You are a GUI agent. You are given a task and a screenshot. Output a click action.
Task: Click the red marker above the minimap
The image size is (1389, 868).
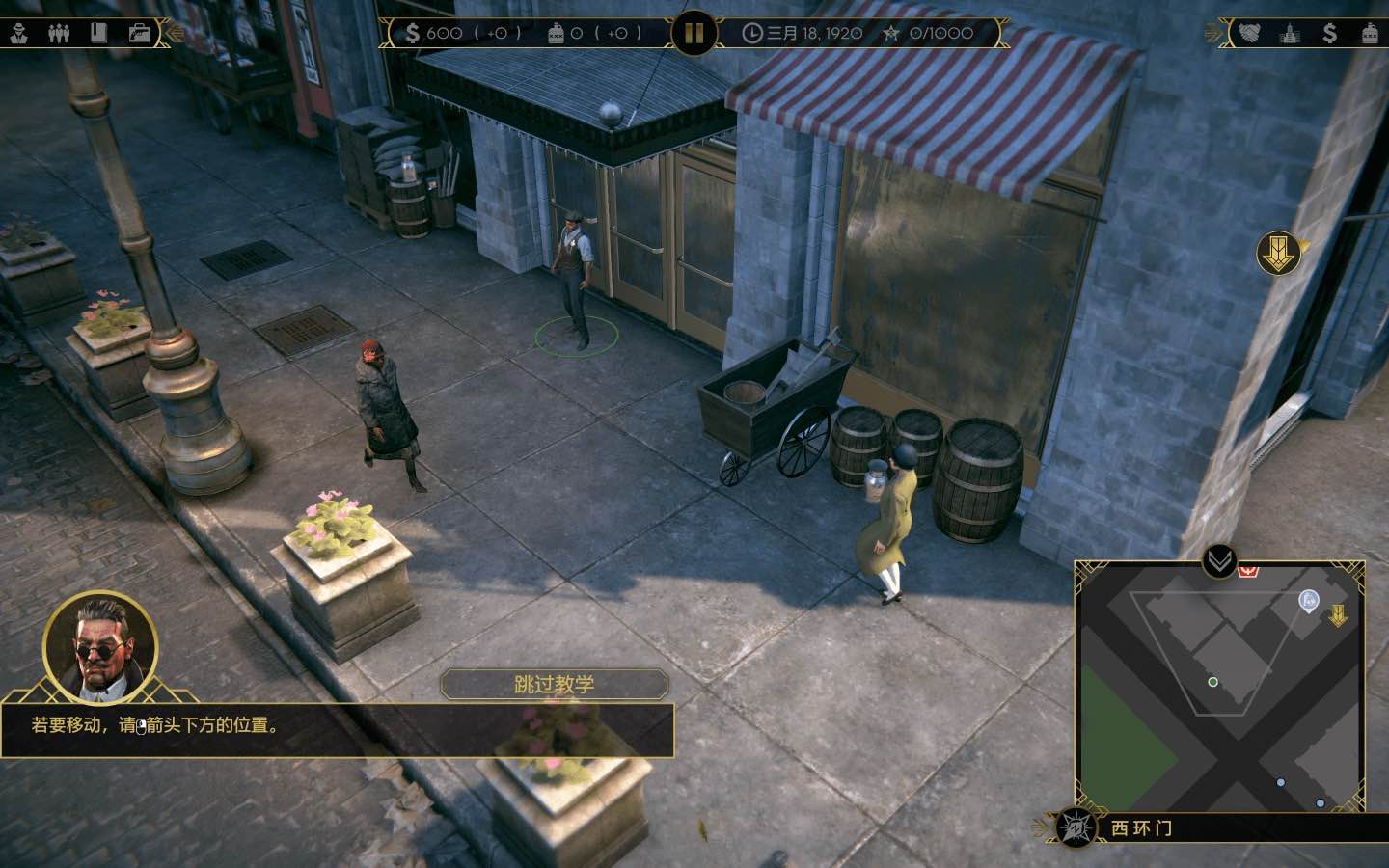point(1247,571)
